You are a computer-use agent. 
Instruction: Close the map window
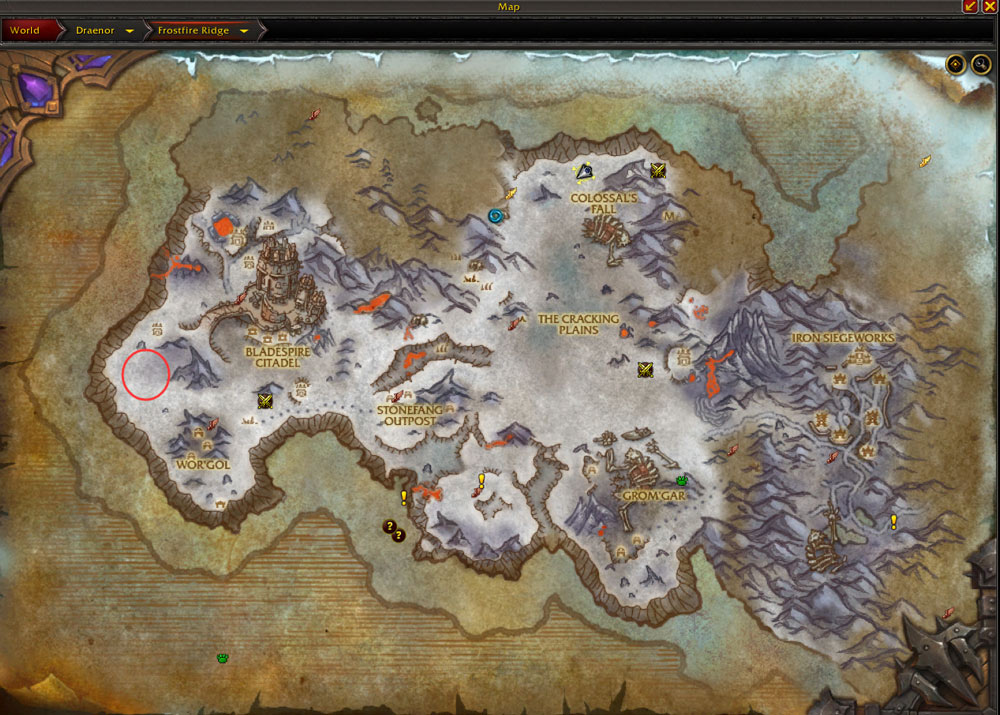pyautogui.click(x=989, y=7)
